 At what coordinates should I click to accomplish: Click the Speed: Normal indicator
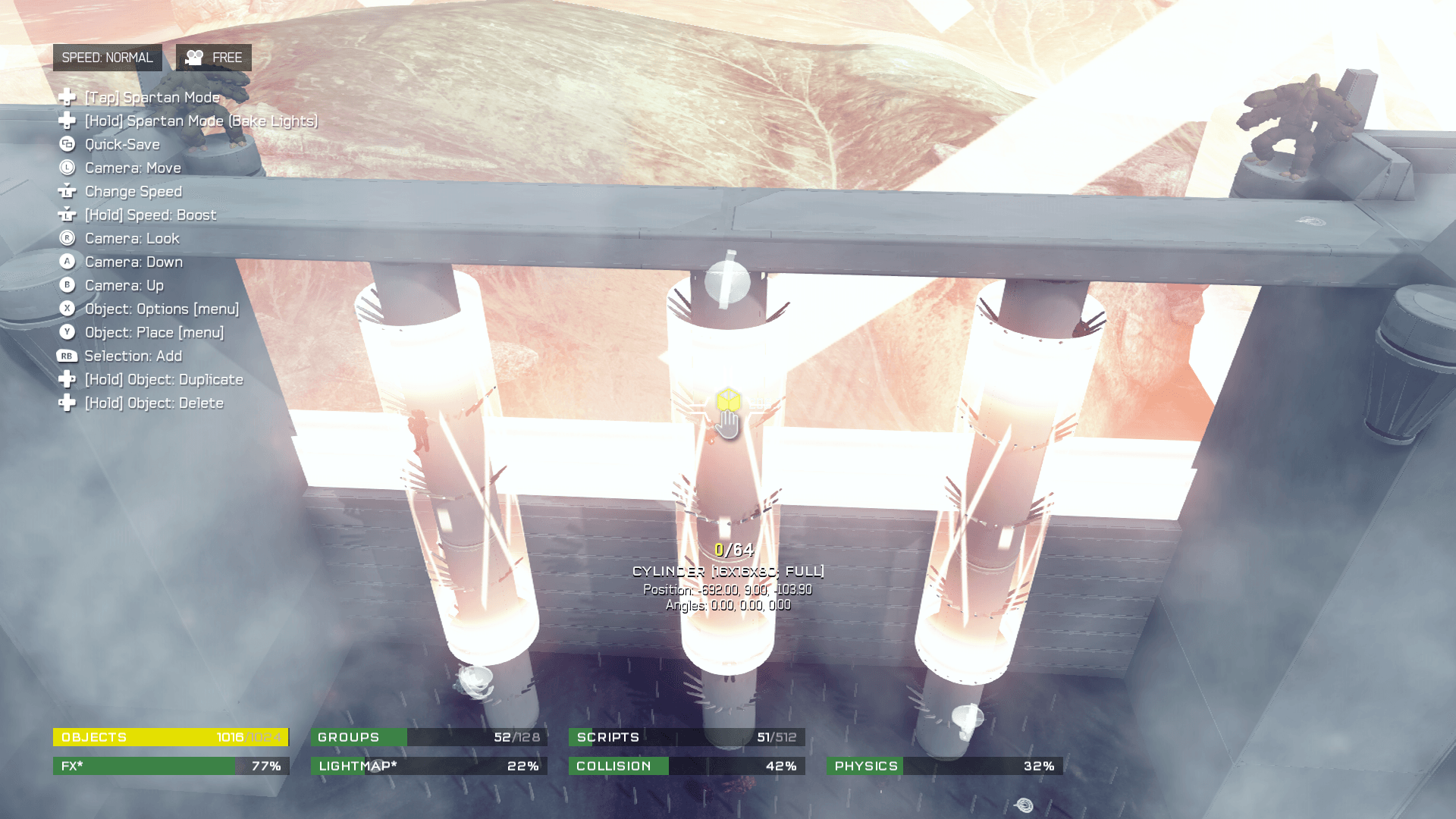pyautogui.click(x=107, y=58)
